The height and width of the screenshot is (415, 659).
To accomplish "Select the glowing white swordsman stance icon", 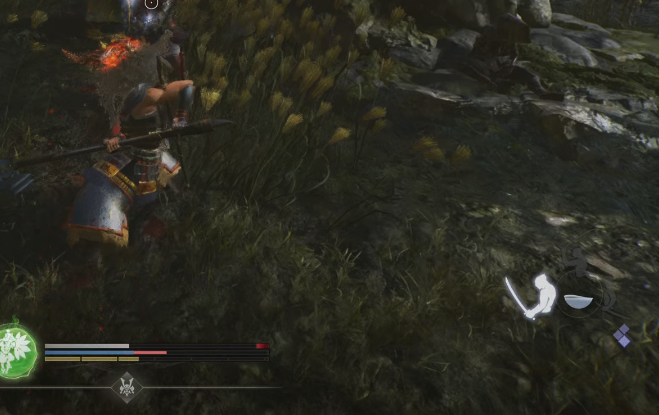I will (533, 296).
